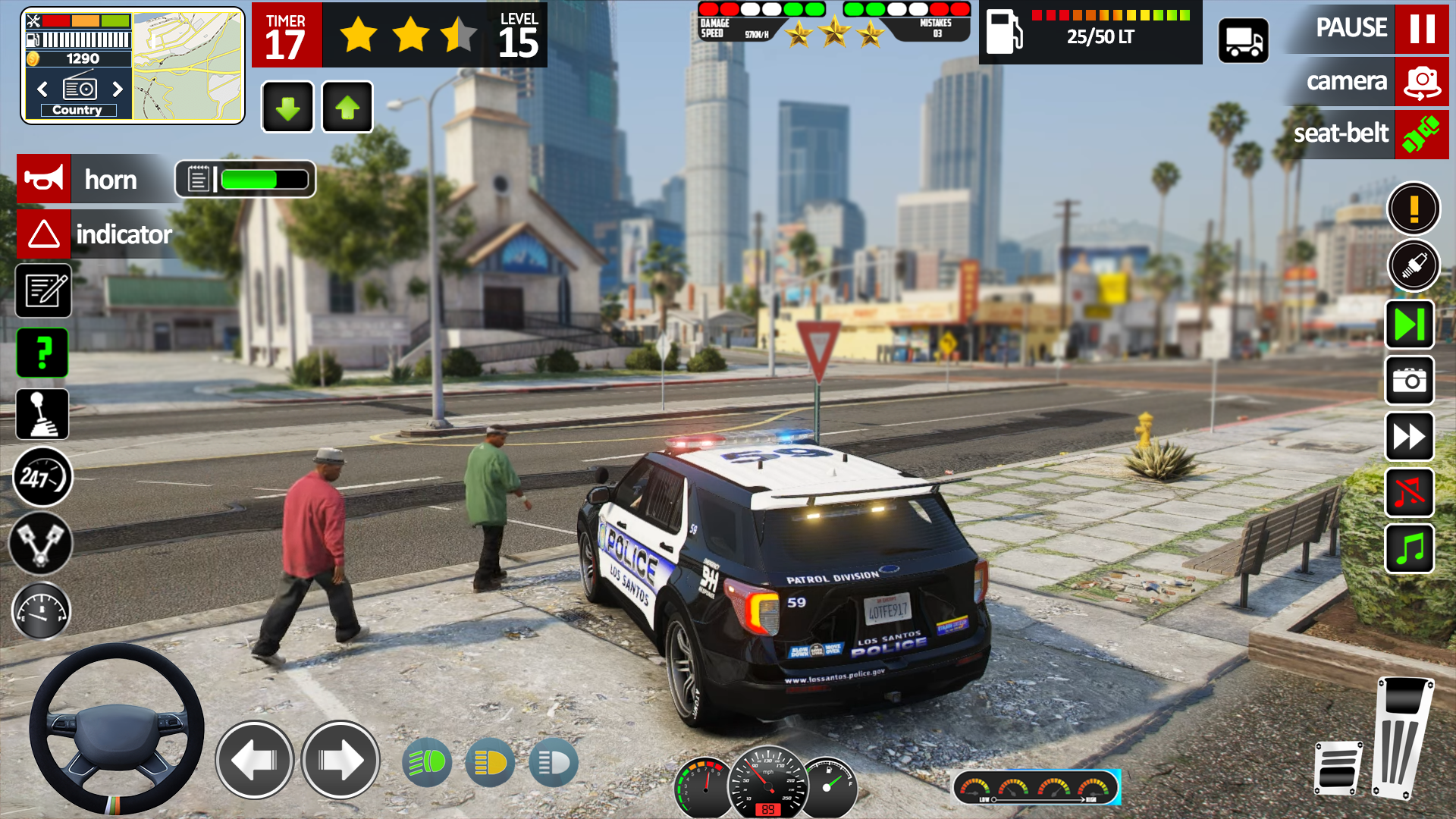Open the gear shifter control
Image resolution: width=1456 pixels, height=819 pixels.
click(42, 415)
